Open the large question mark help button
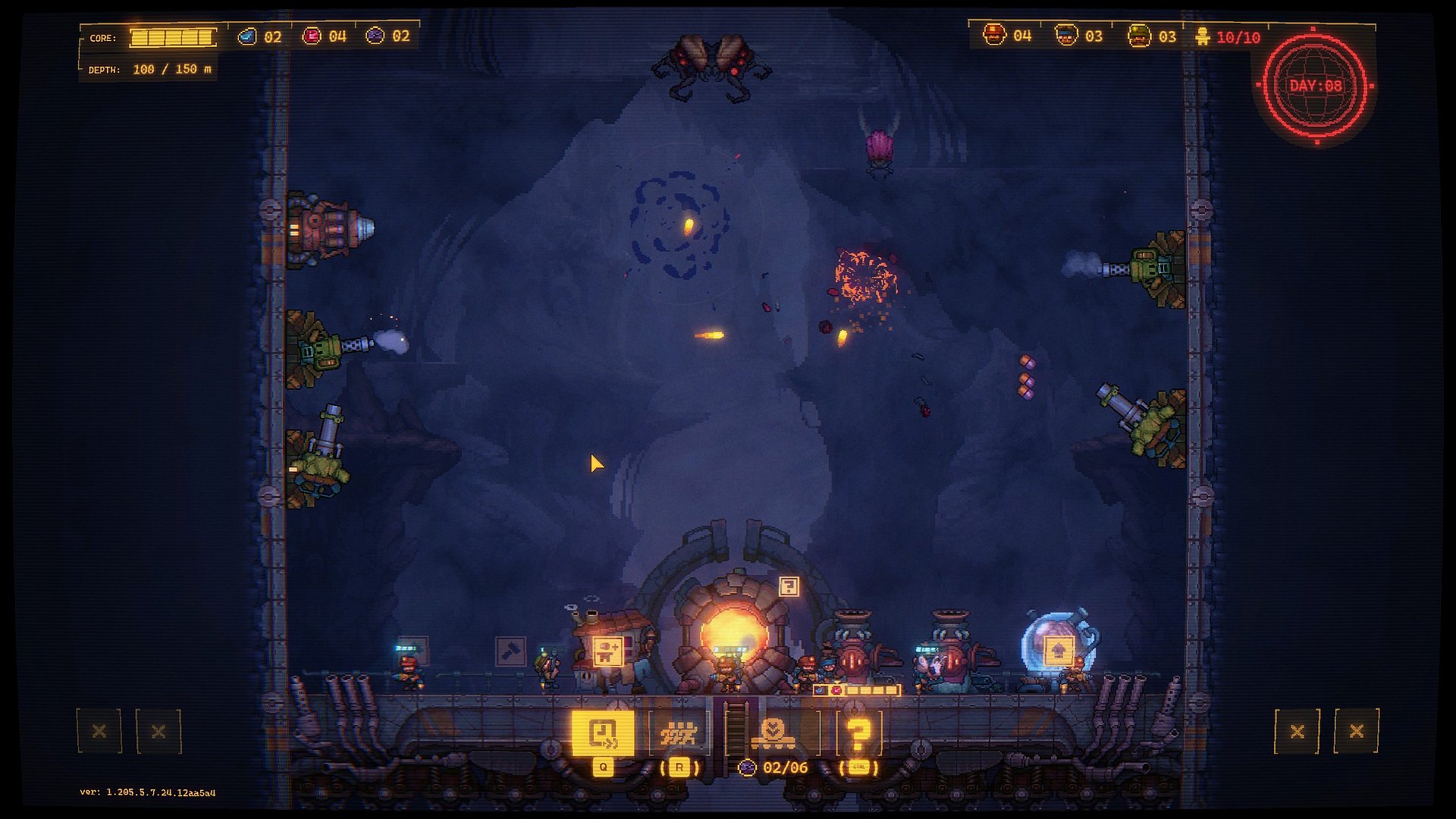This screenshot has height=819, width=1456. 858,734
